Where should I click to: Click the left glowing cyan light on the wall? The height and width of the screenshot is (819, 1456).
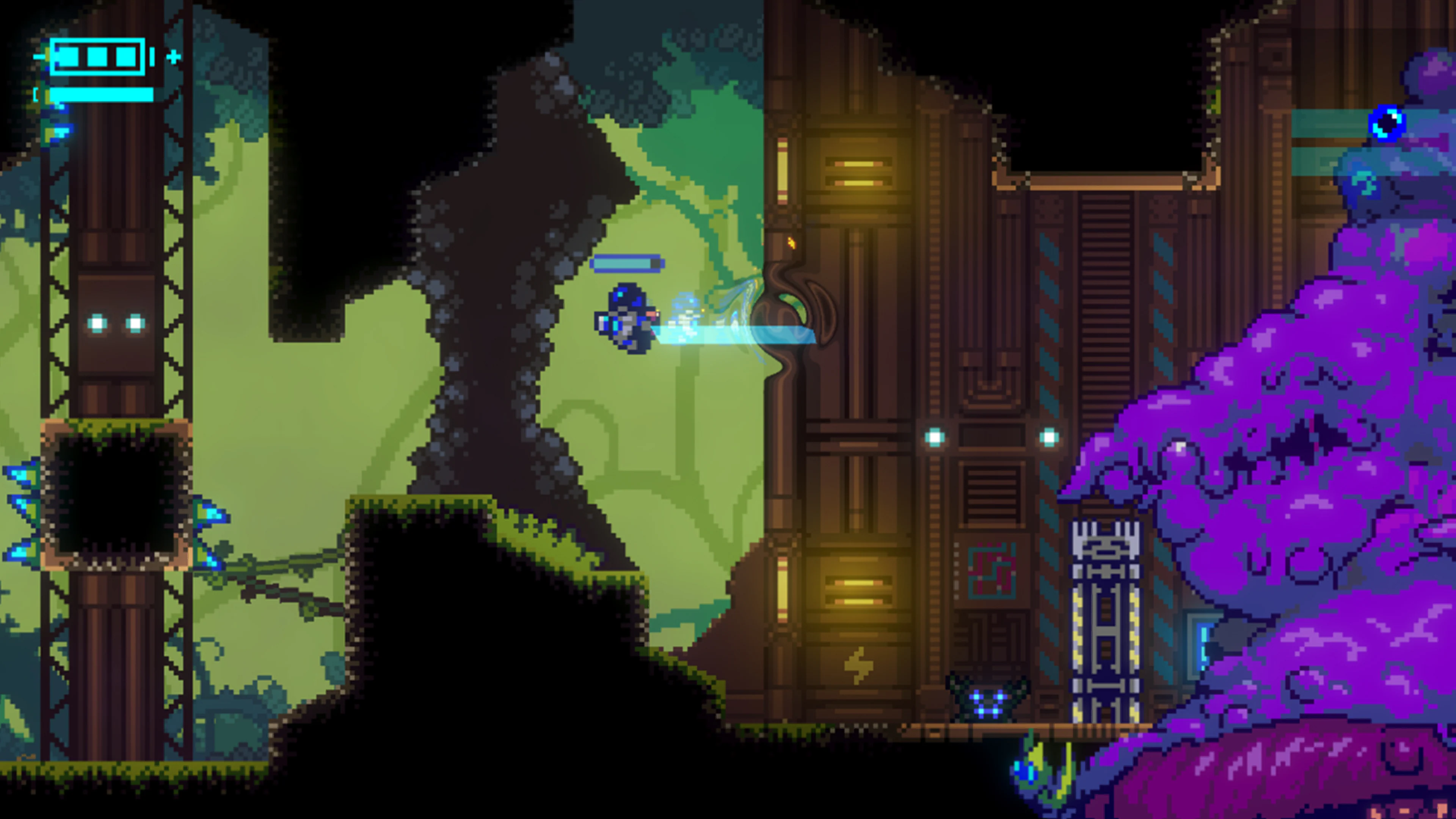click(935, 438)
